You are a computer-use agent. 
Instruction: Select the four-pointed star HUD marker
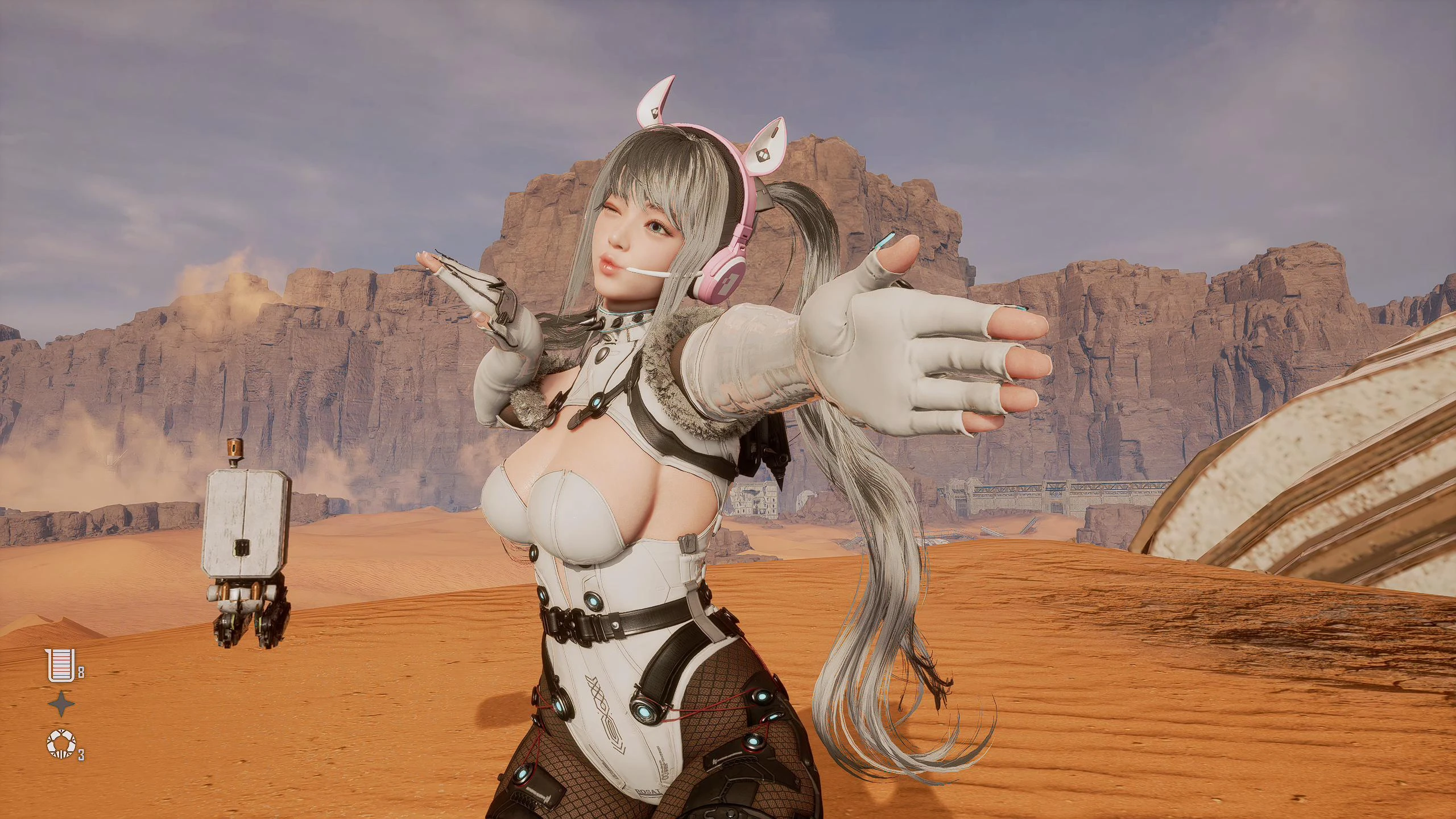(63, 704)
